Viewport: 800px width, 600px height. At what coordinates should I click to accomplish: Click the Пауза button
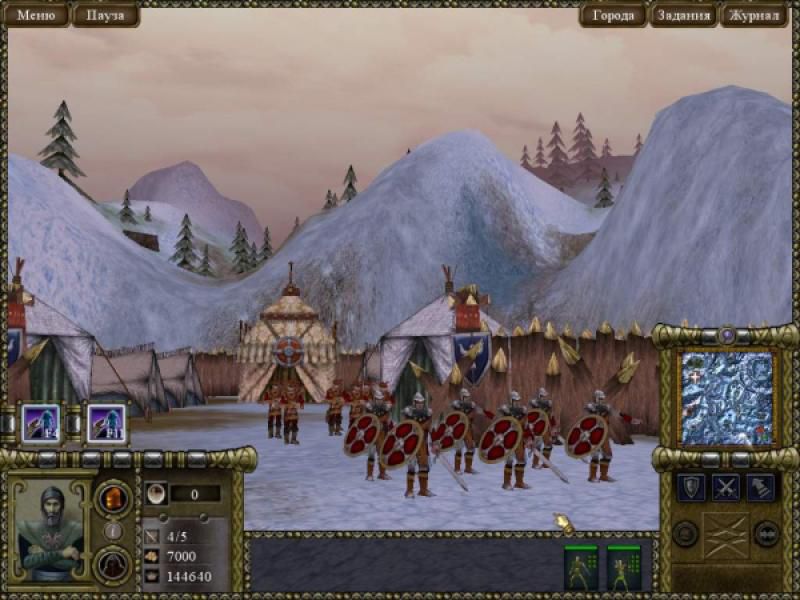105,15
